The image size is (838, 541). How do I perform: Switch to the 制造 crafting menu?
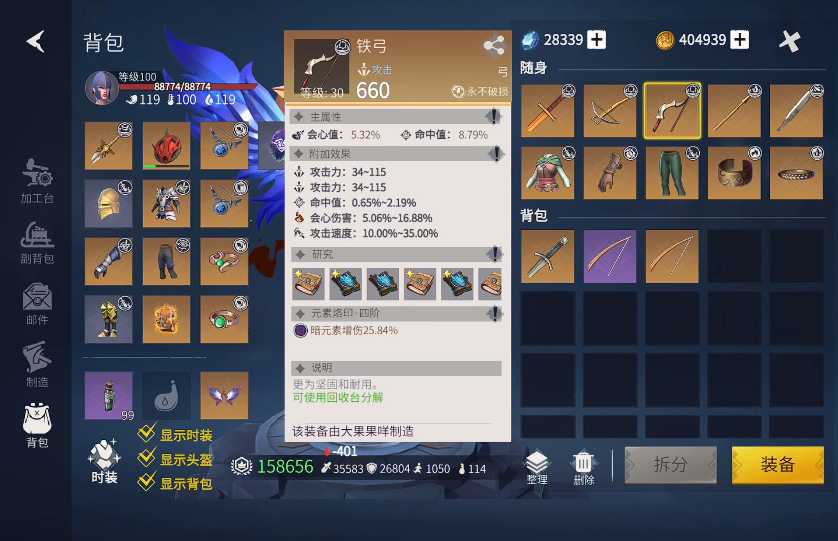(x=37, y=365)
